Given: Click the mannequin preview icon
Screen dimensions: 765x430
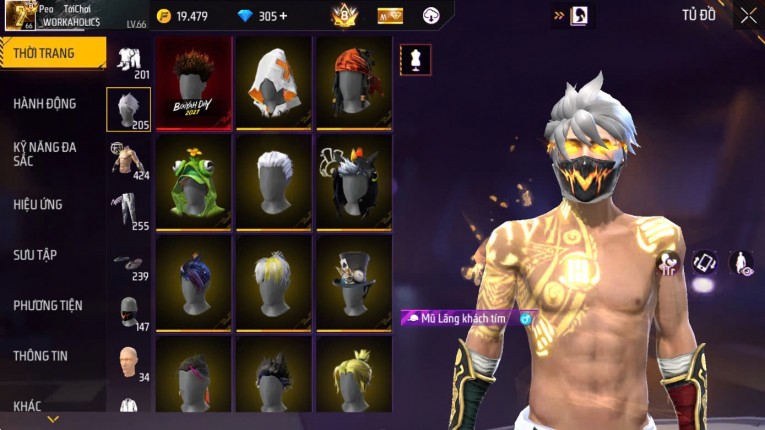Looking at the screenshot, I should click(x=416, y=59).
